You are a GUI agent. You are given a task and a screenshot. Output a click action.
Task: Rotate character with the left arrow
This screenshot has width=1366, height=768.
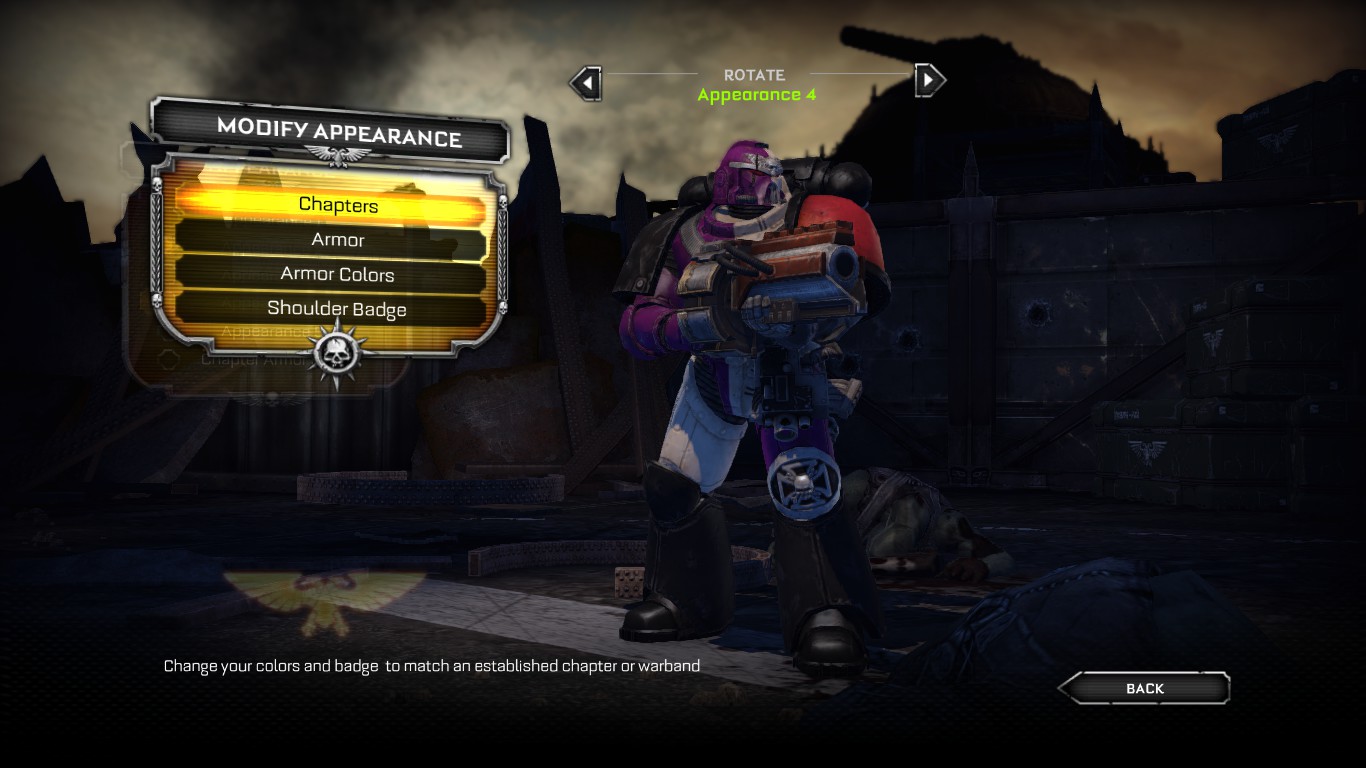pyautogui.click(x=587, y=82)
